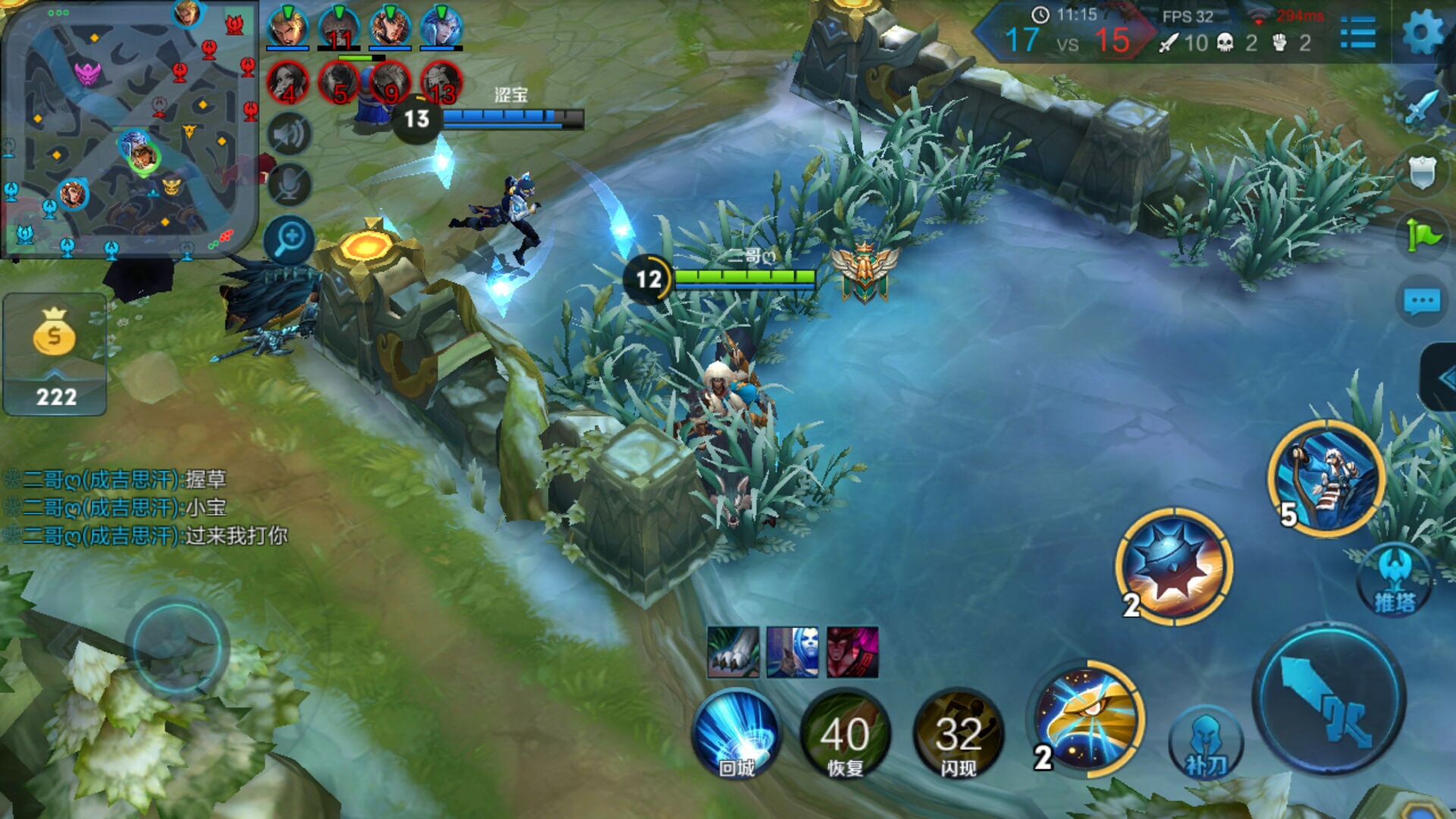
Task: Click the magnifier zoom button
Action: 289,240
